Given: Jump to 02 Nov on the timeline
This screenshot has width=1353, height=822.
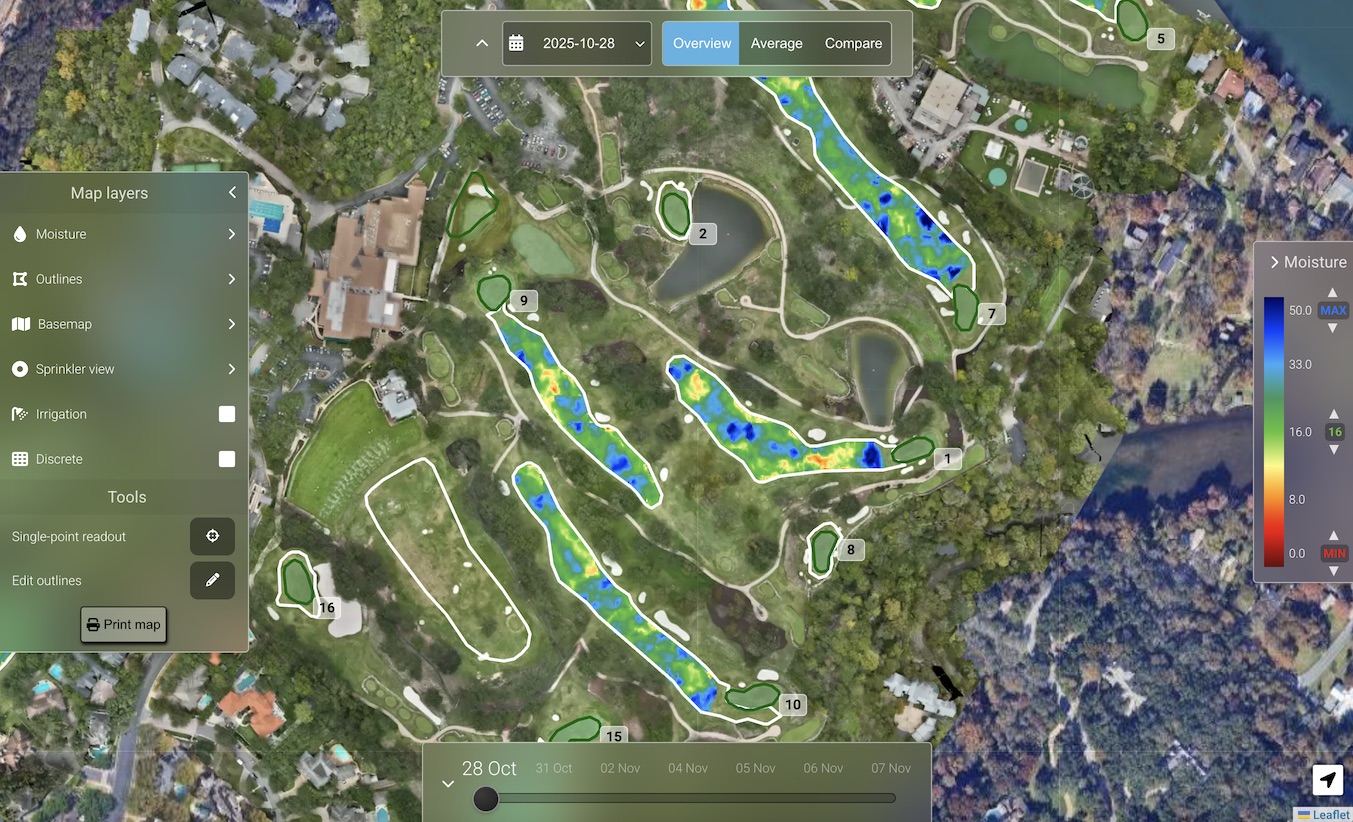Looking at the screenshot, I should (620, 768).
